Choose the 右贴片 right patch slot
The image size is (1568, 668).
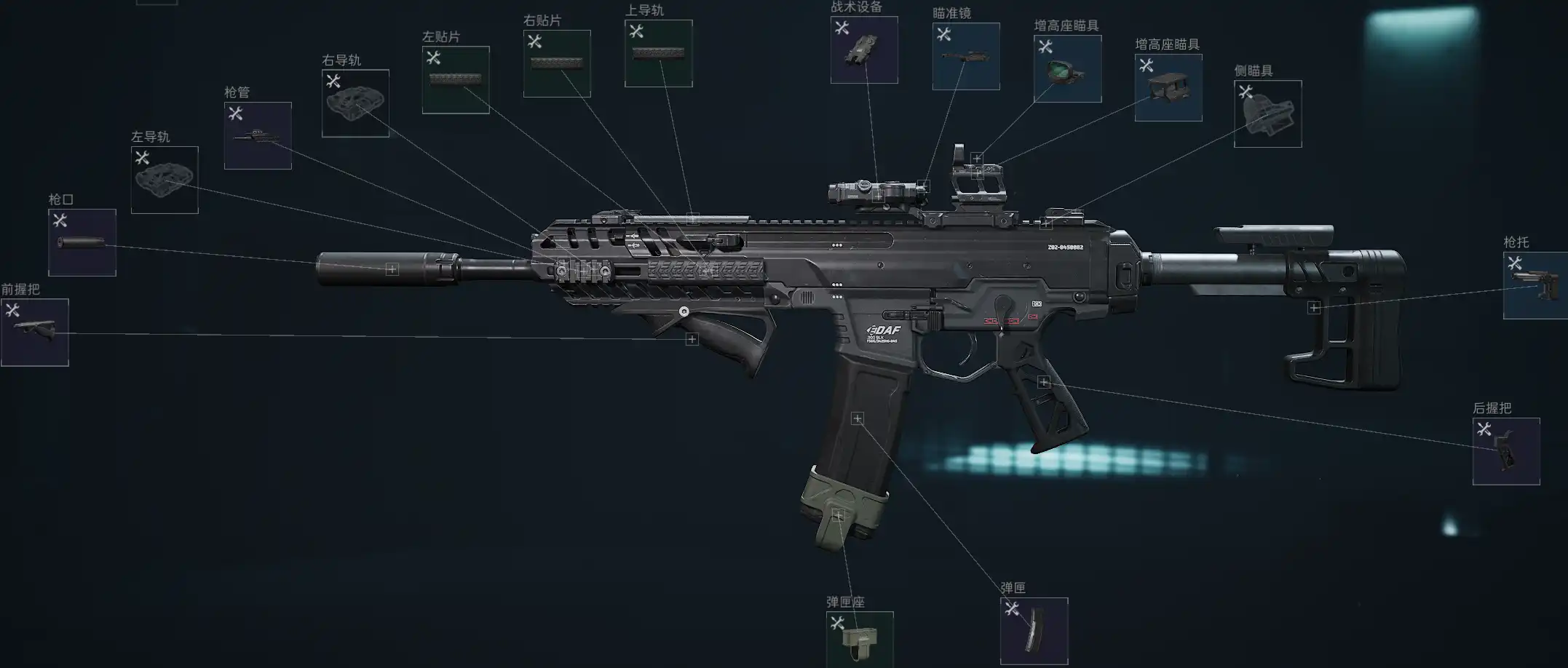557,64
